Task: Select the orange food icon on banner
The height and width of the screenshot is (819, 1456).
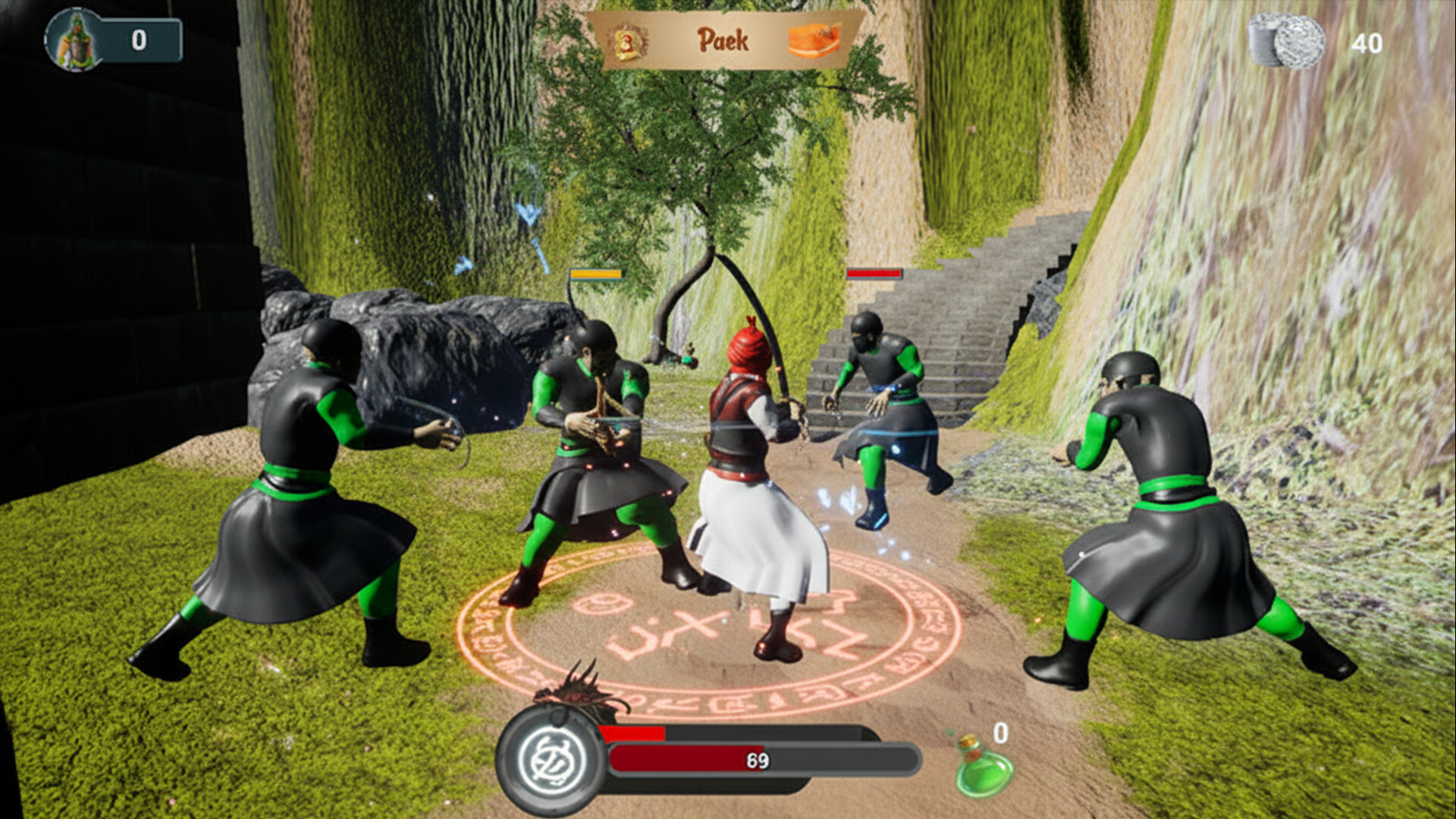Action: click(x=814, y=40)
